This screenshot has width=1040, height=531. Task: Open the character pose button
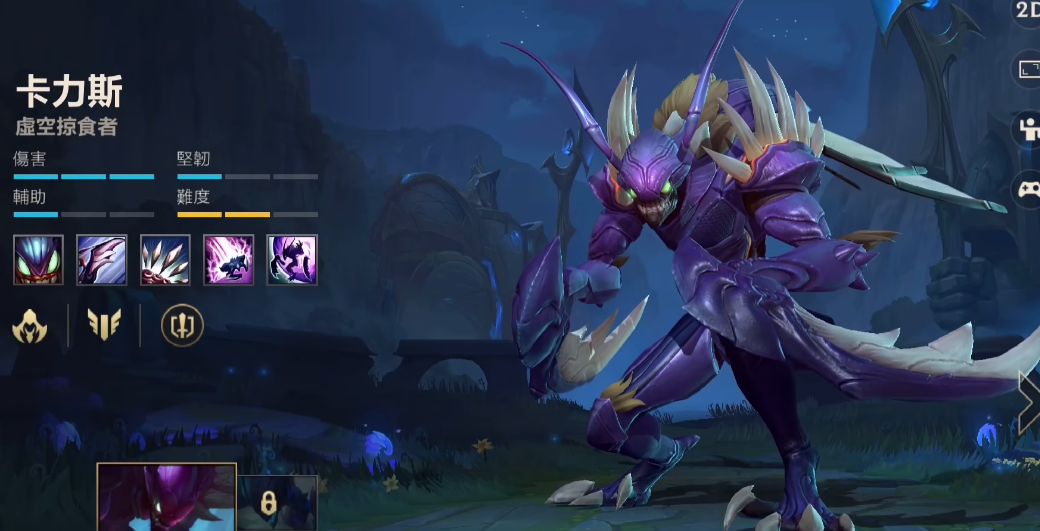[1028, 128]
